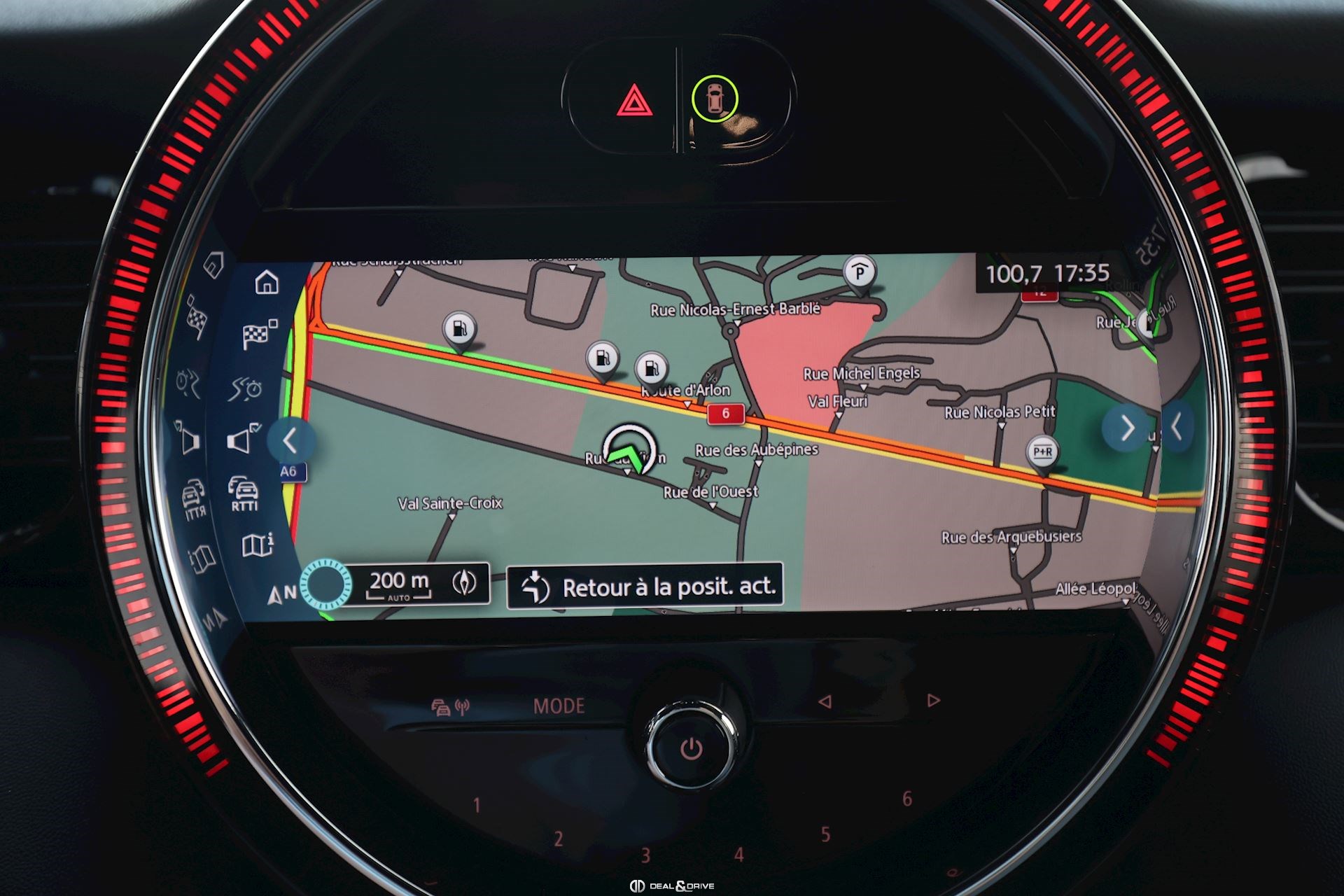Choose preset number 6

907,799
